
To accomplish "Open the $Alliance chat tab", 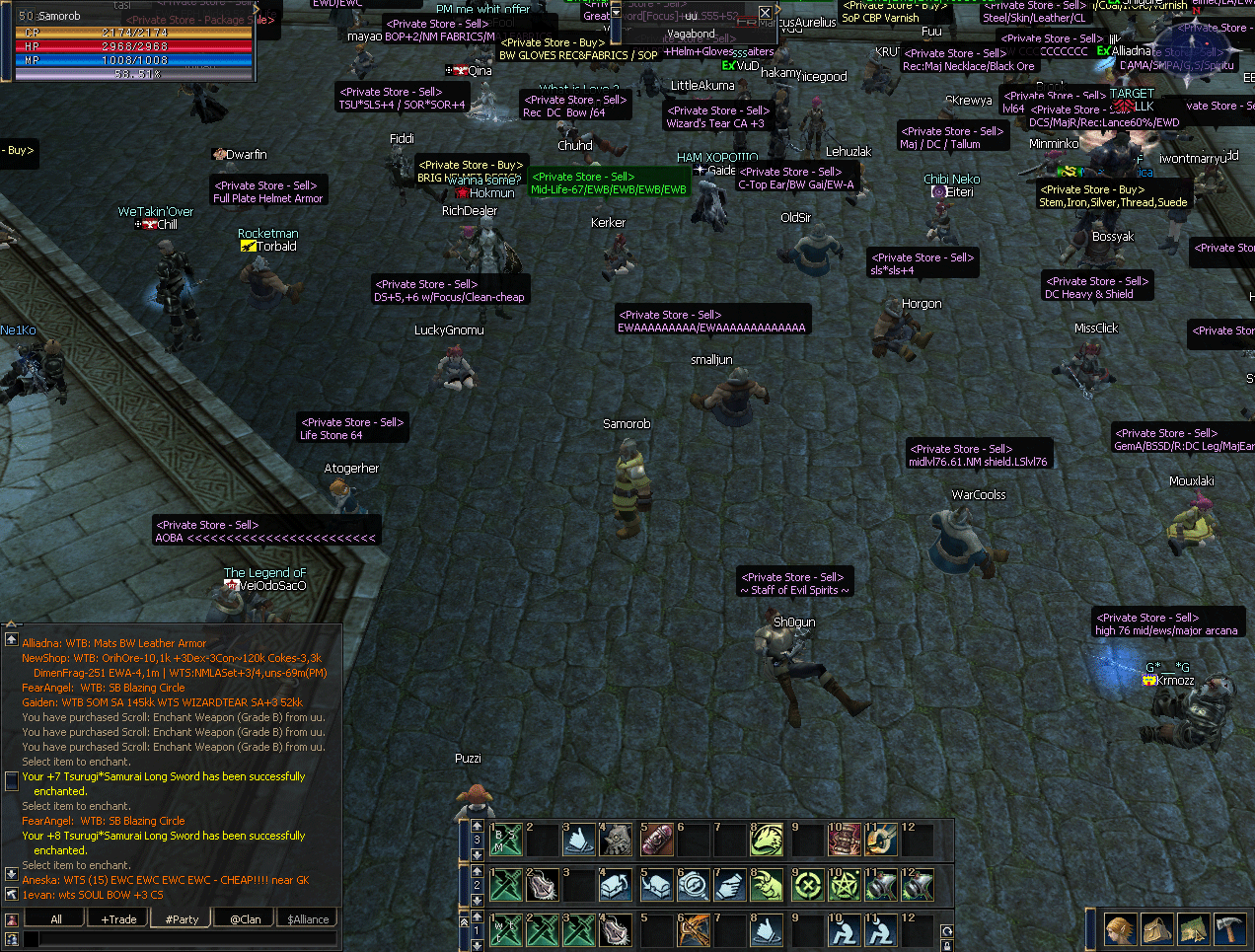I will tap(308, 918).
